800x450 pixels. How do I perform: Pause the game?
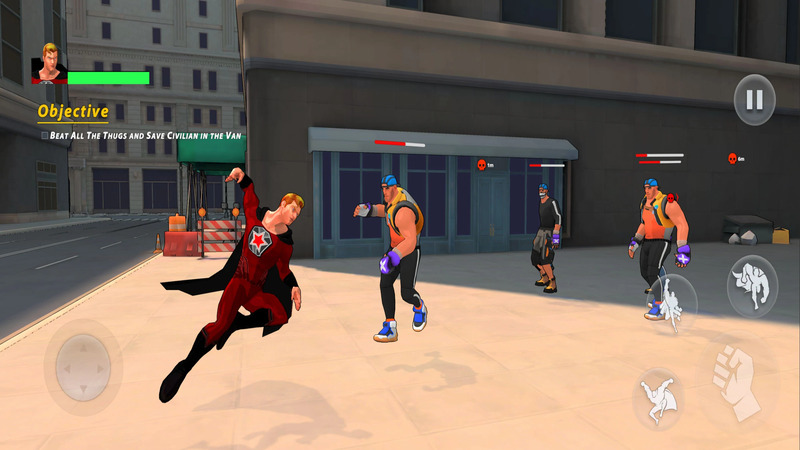754,100
